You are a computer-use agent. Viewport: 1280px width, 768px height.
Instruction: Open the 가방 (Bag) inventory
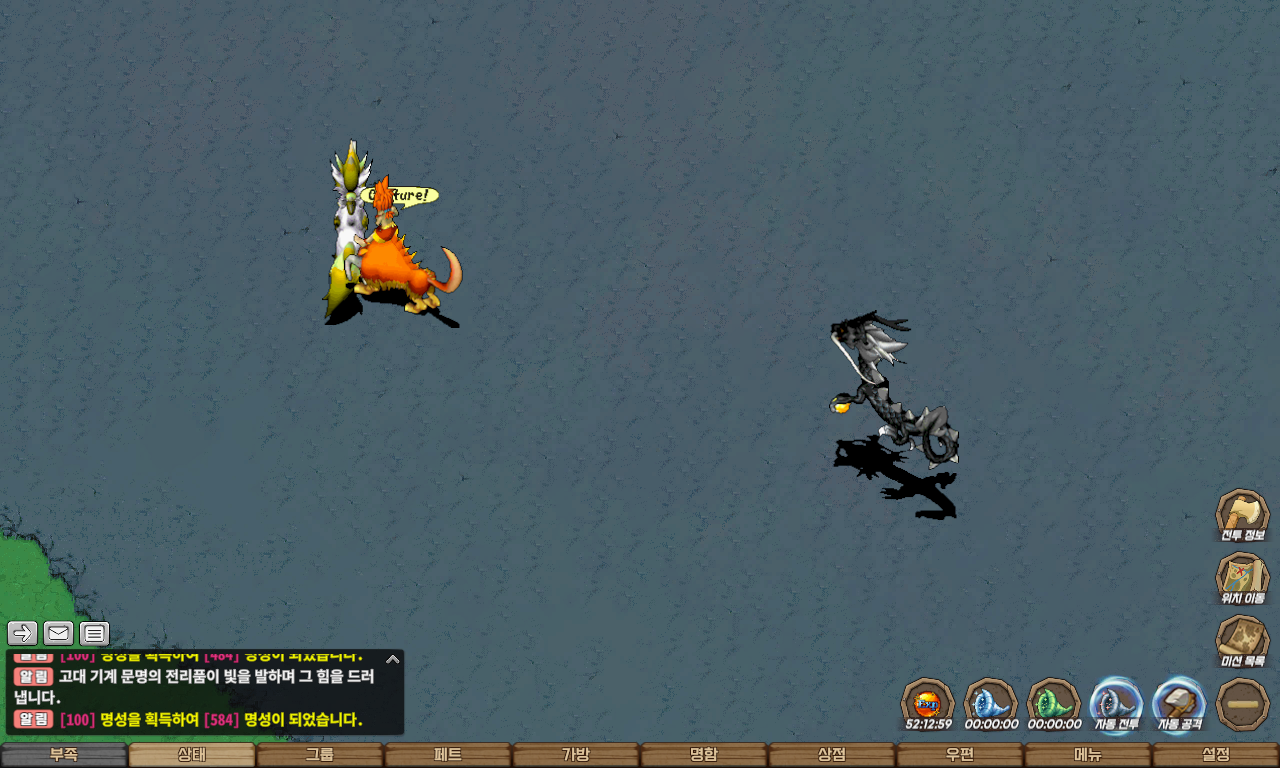(576, 755)
